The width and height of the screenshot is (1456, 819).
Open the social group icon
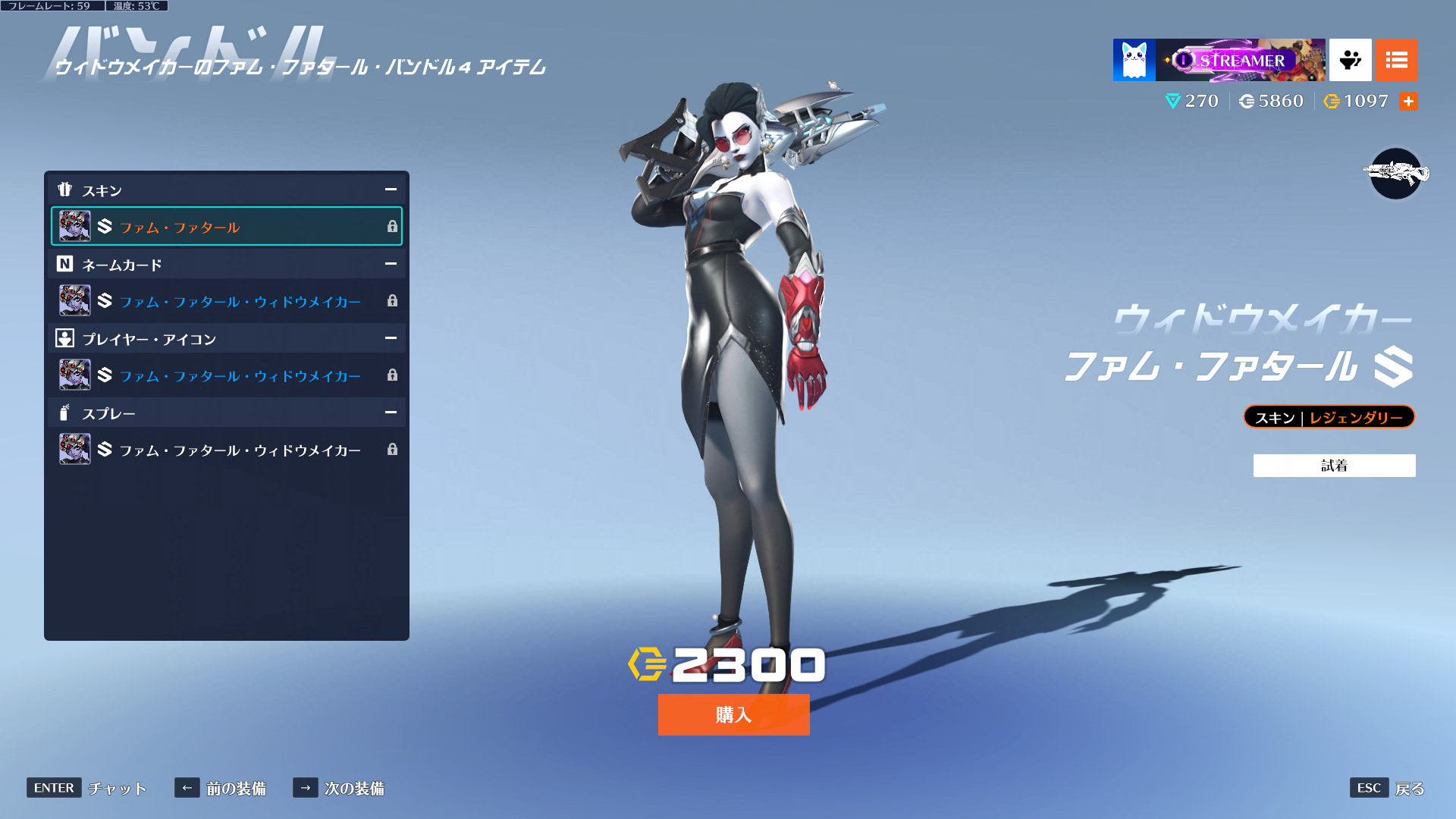click(1350, 60)
